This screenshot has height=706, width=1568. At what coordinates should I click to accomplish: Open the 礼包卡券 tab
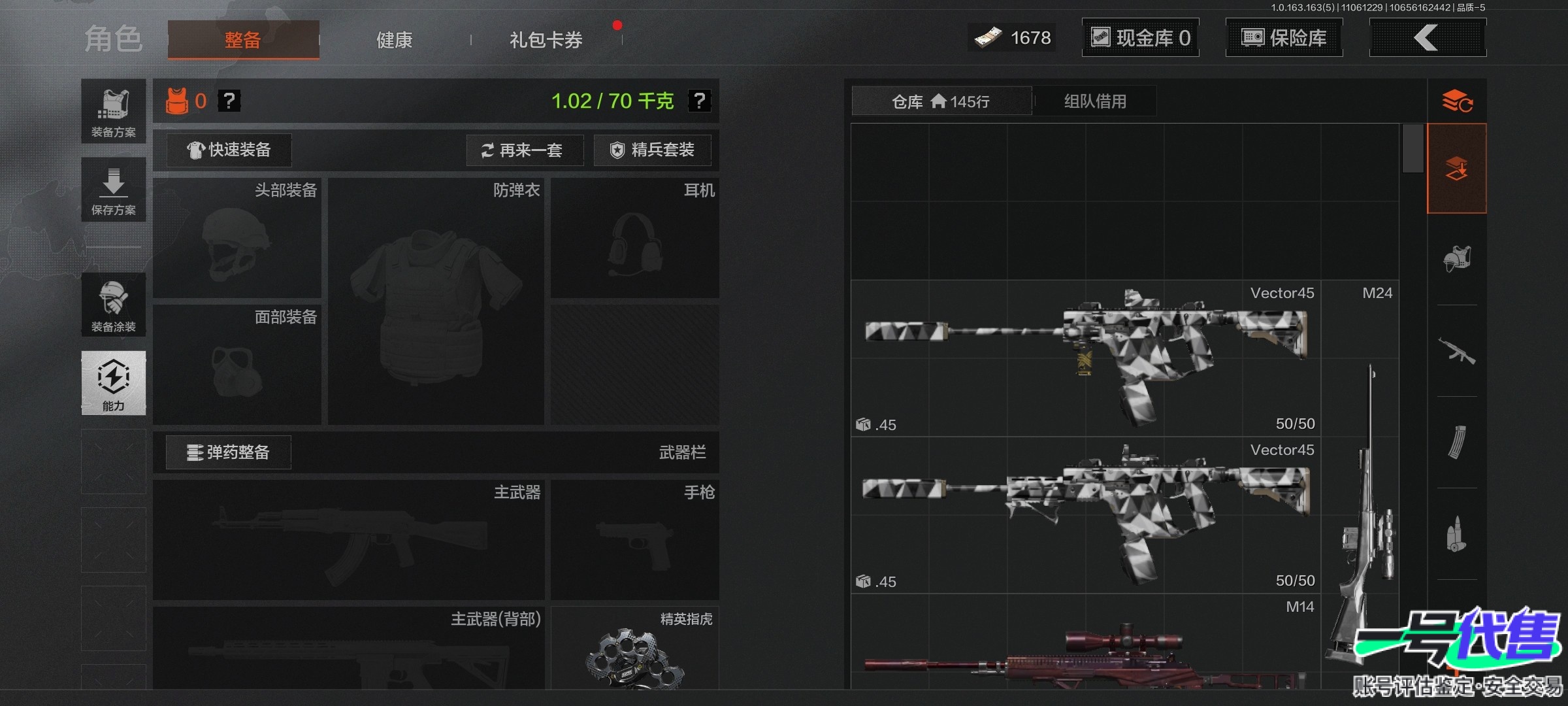click(546, 40)
